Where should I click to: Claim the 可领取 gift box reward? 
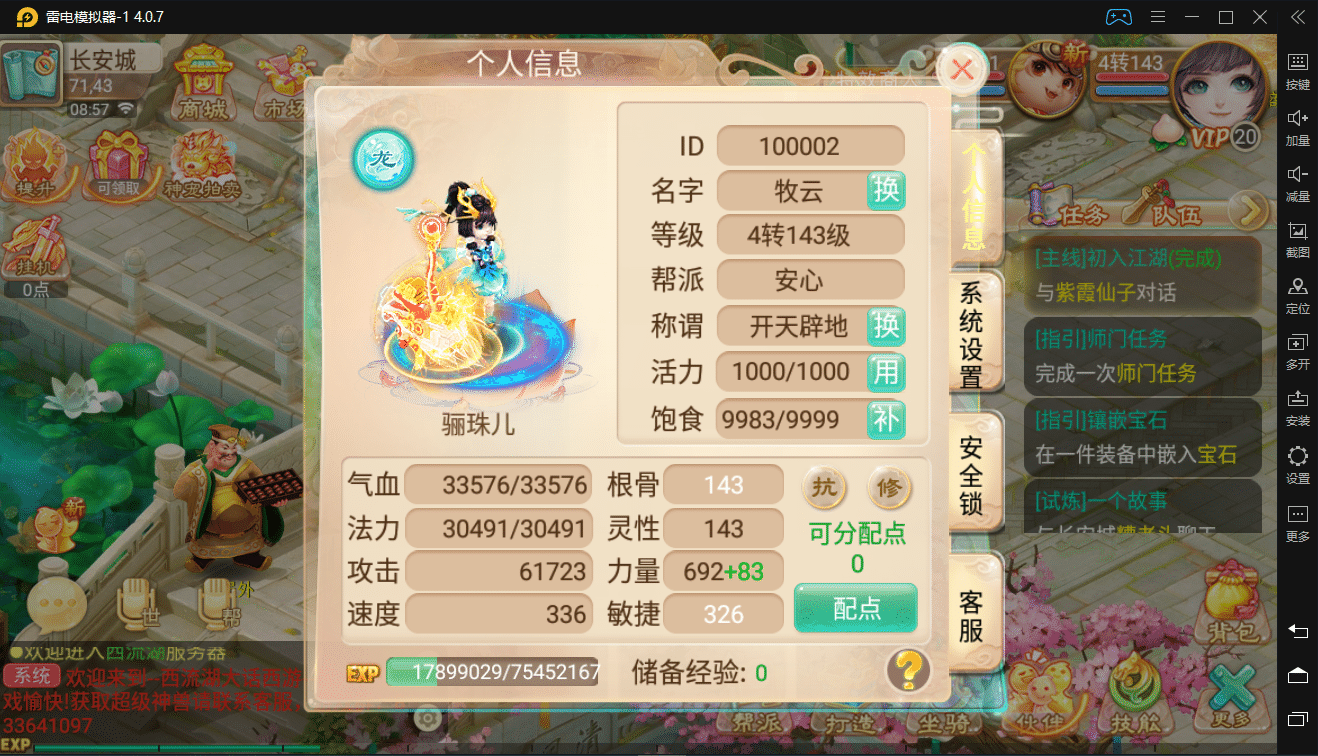[118, 166]
